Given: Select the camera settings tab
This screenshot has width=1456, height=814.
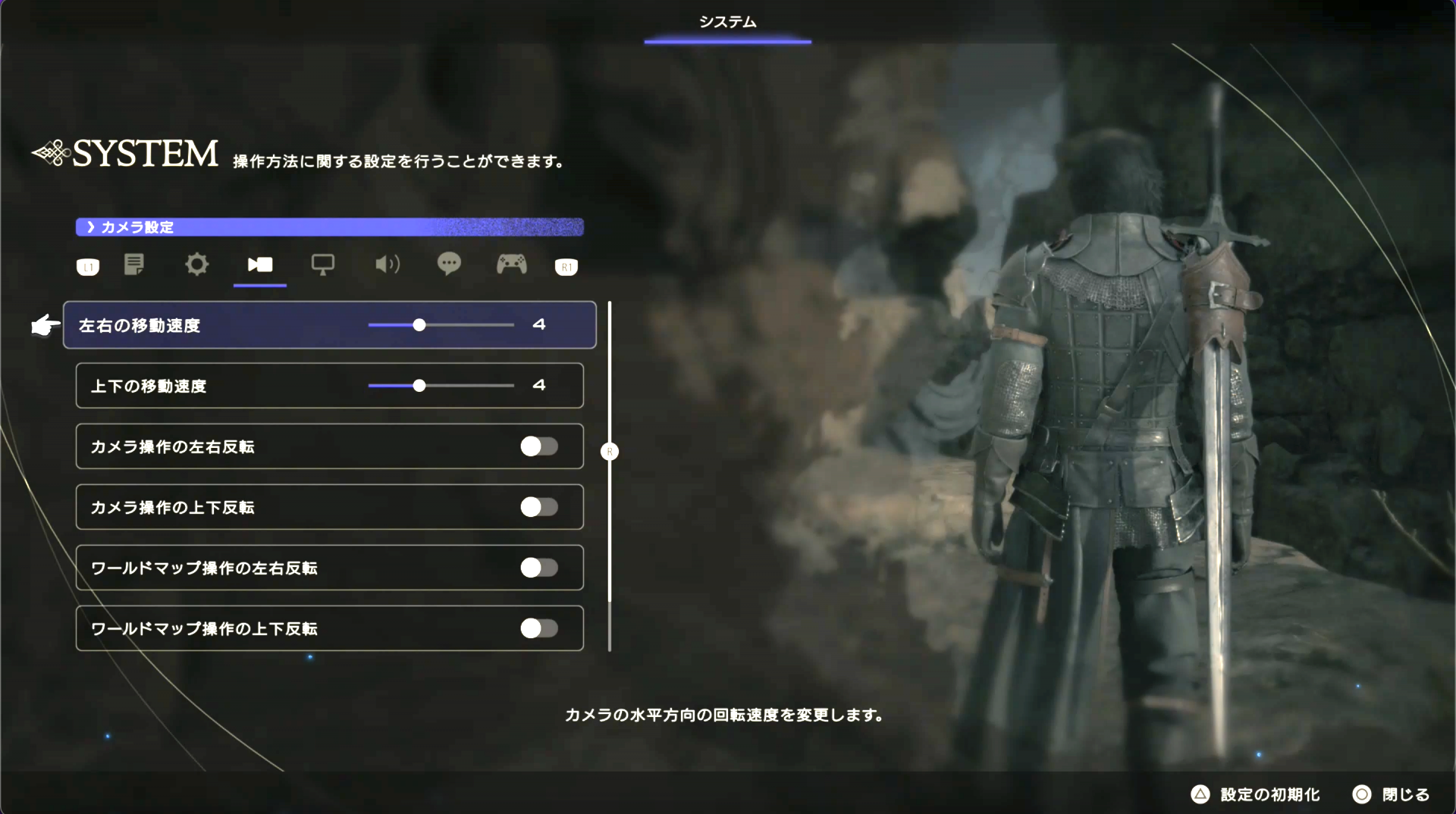Looking at the screenshot, I should [259, 265].
